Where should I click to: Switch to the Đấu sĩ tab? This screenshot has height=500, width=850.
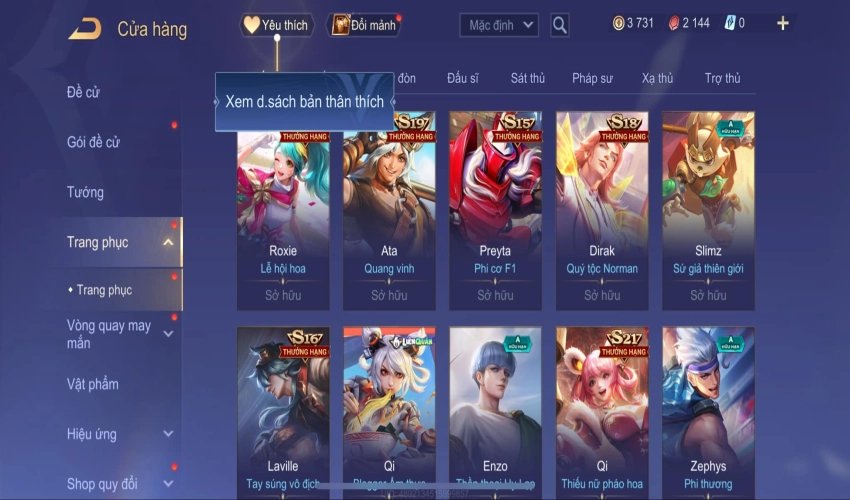(x=463, y=78)
